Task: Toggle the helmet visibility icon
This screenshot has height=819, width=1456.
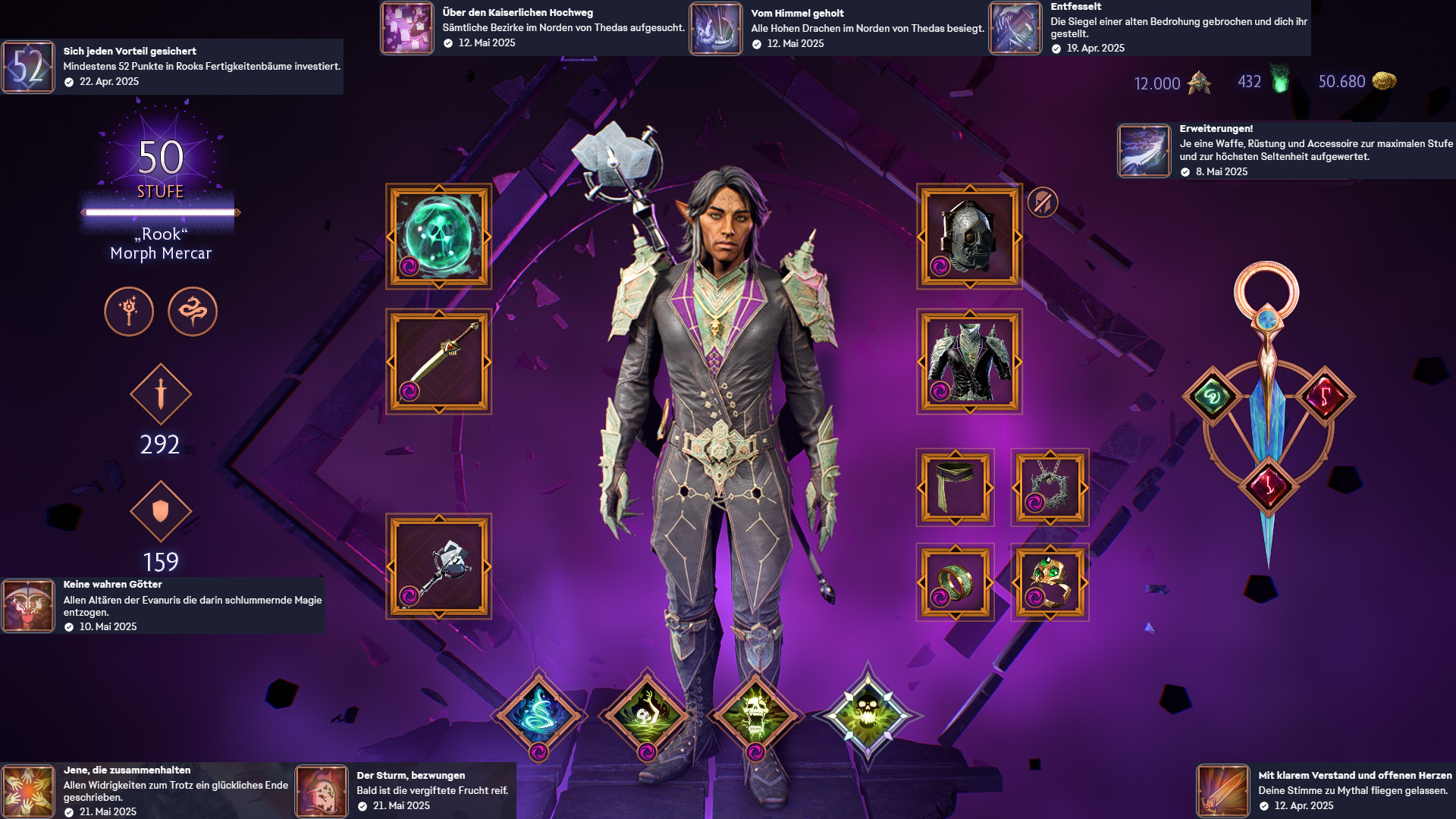Action: click(1042, 202)
